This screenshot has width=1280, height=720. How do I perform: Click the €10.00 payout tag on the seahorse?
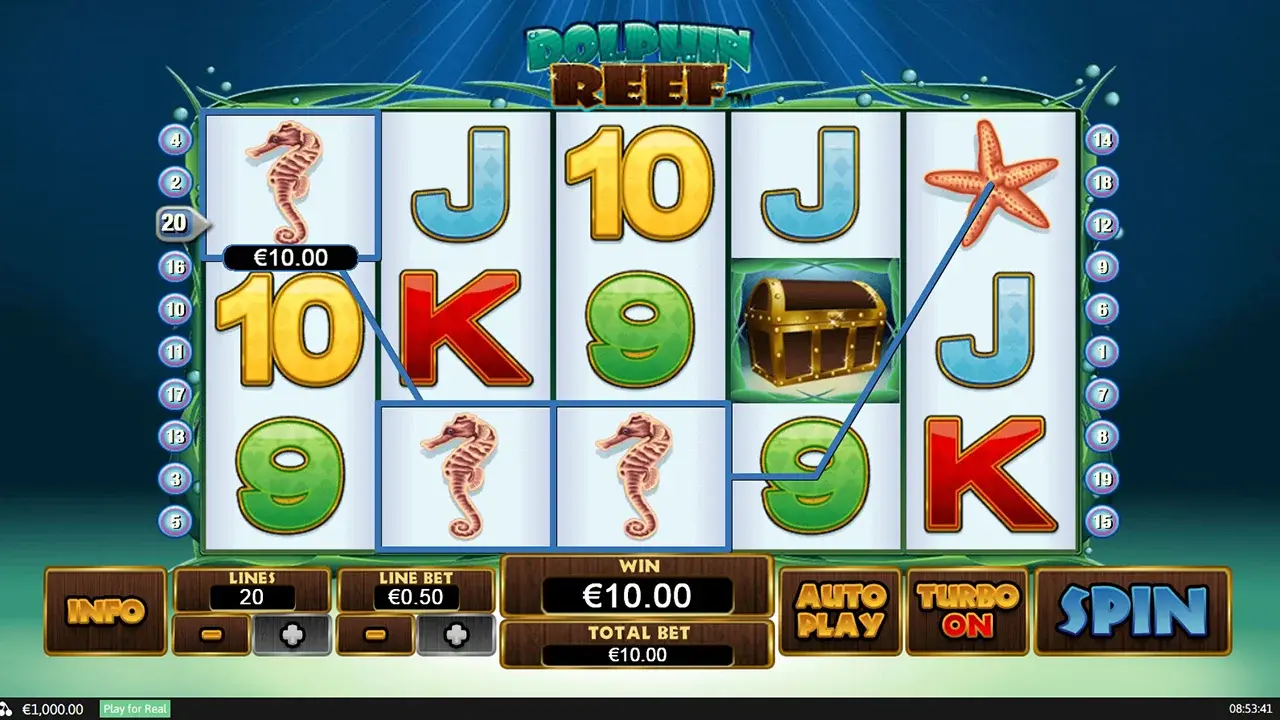[x=290, y=257]
